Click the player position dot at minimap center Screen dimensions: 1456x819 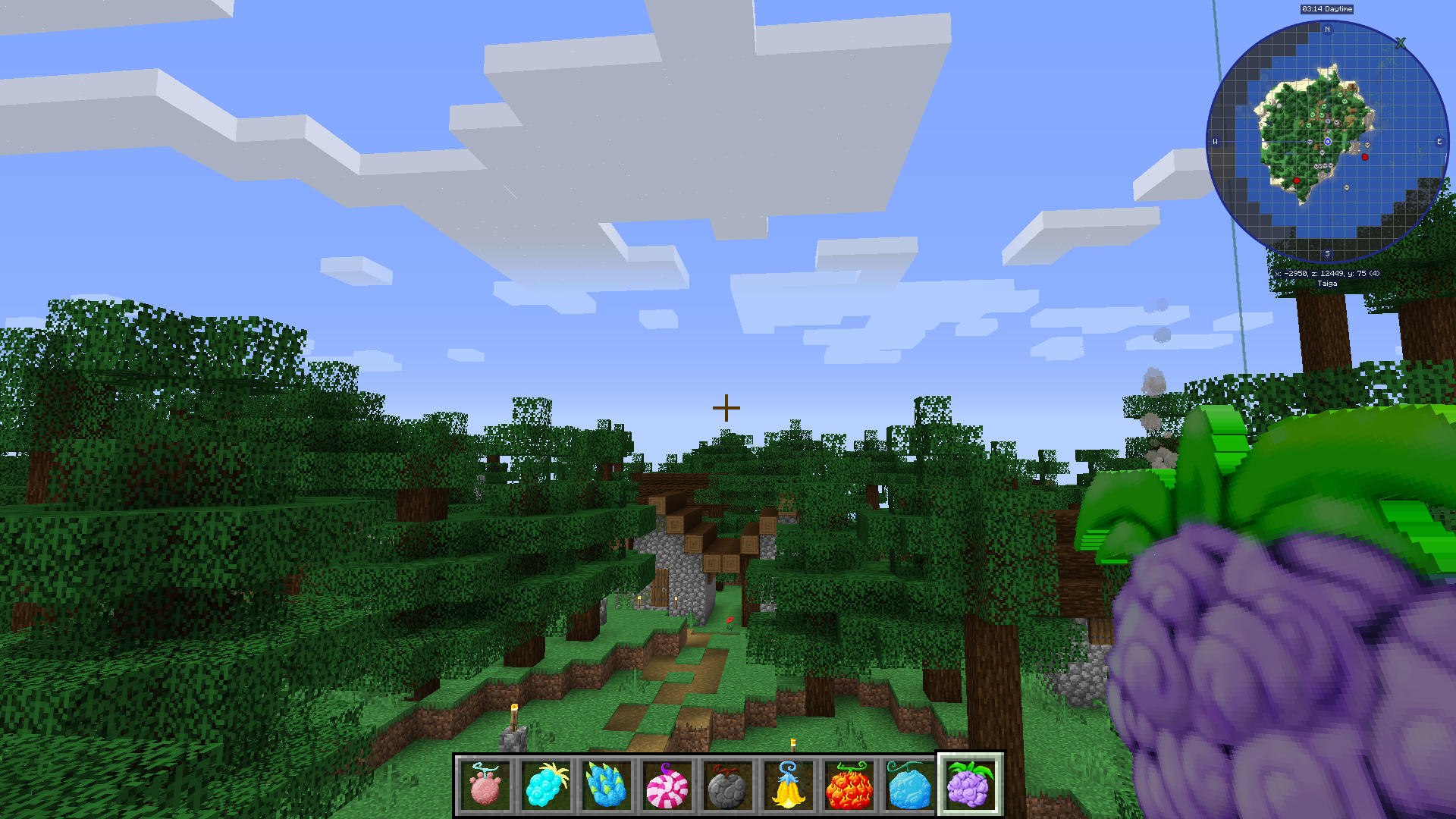point(1328,142)
